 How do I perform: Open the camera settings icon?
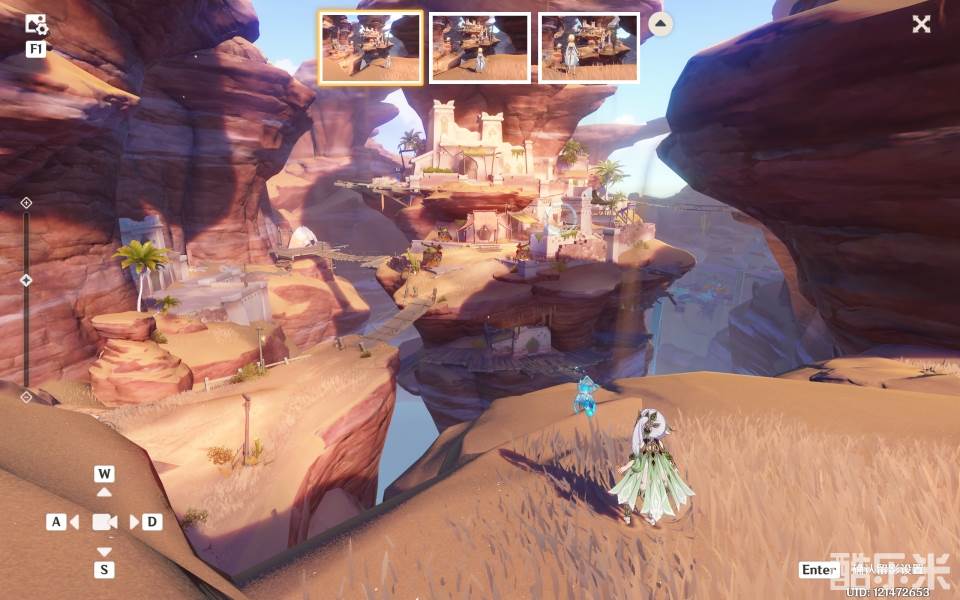pyautogui.click(x=36, y=25)
